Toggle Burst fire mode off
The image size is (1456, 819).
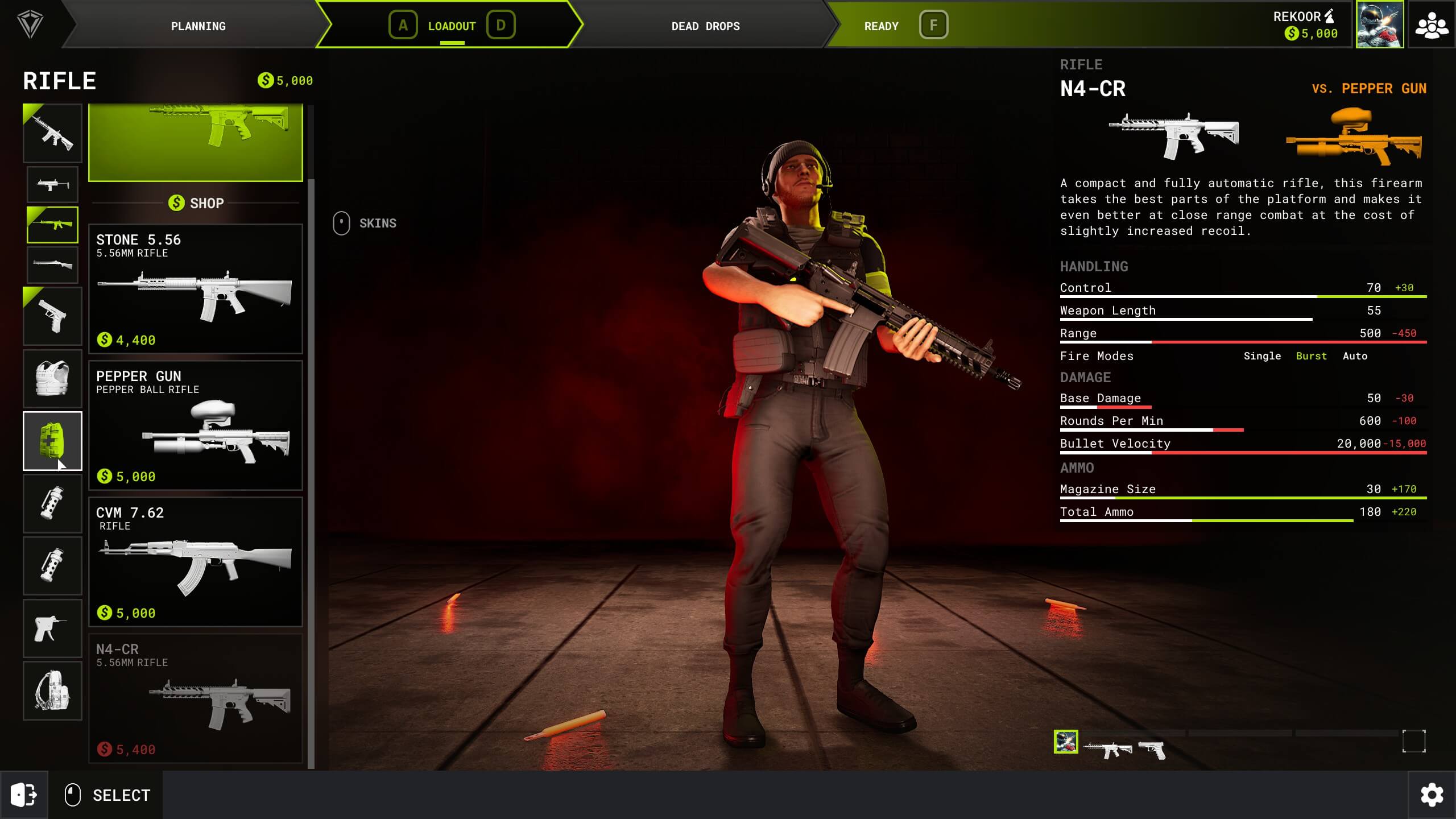coord(1312,355)
